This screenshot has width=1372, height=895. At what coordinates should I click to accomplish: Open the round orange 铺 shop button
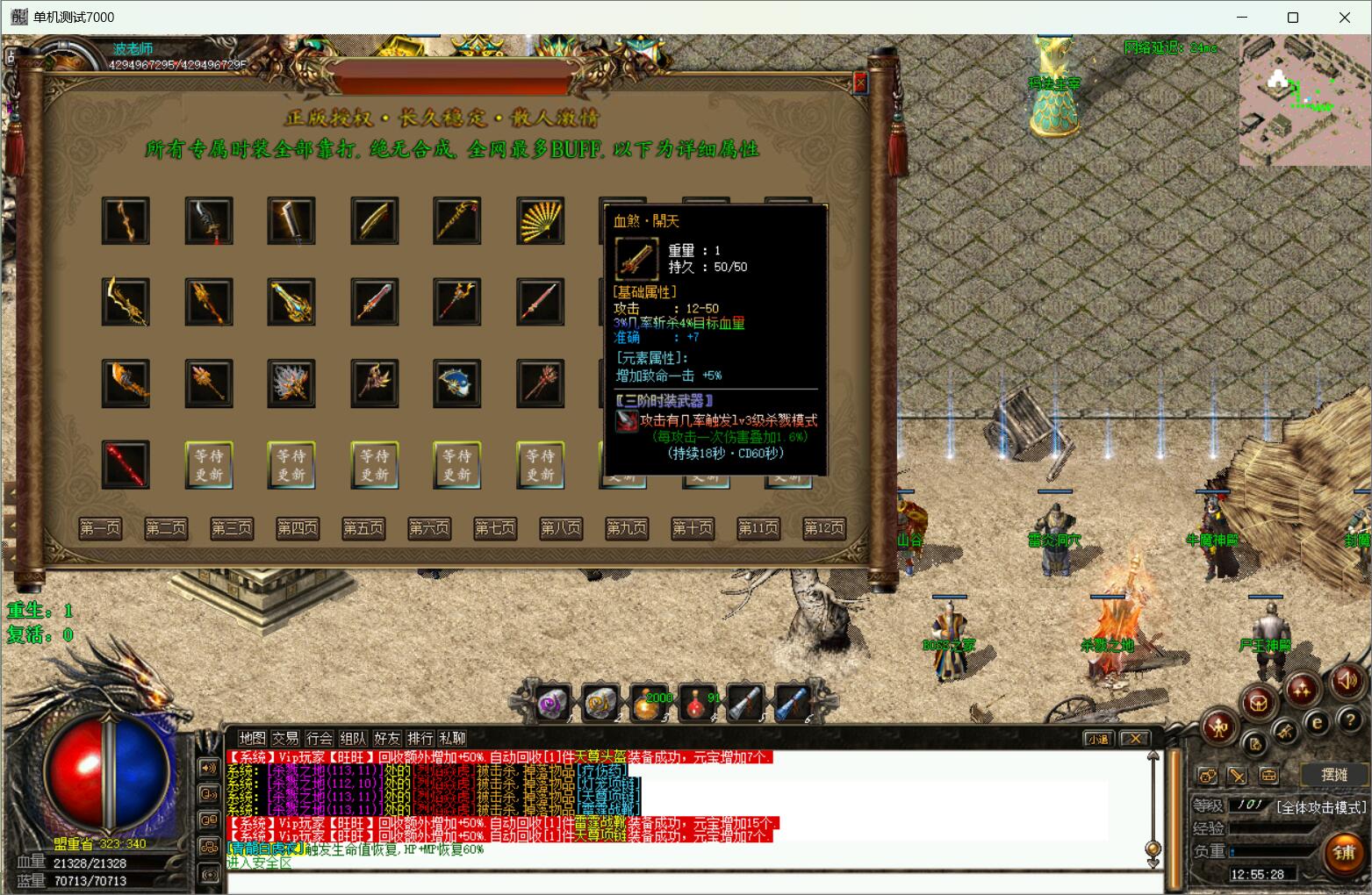point(1344,851)
